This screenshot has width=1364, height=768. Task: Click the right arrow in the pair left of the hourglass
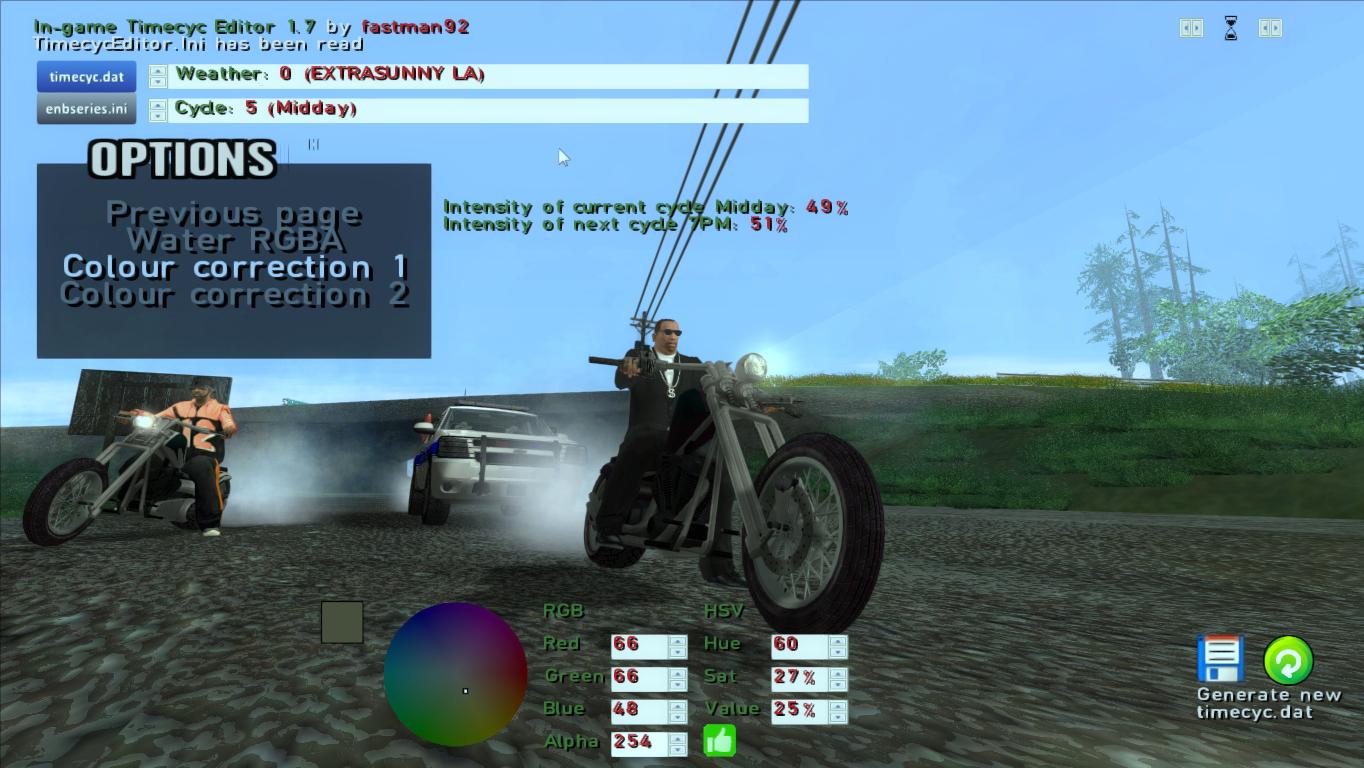tap(1197, 28)
